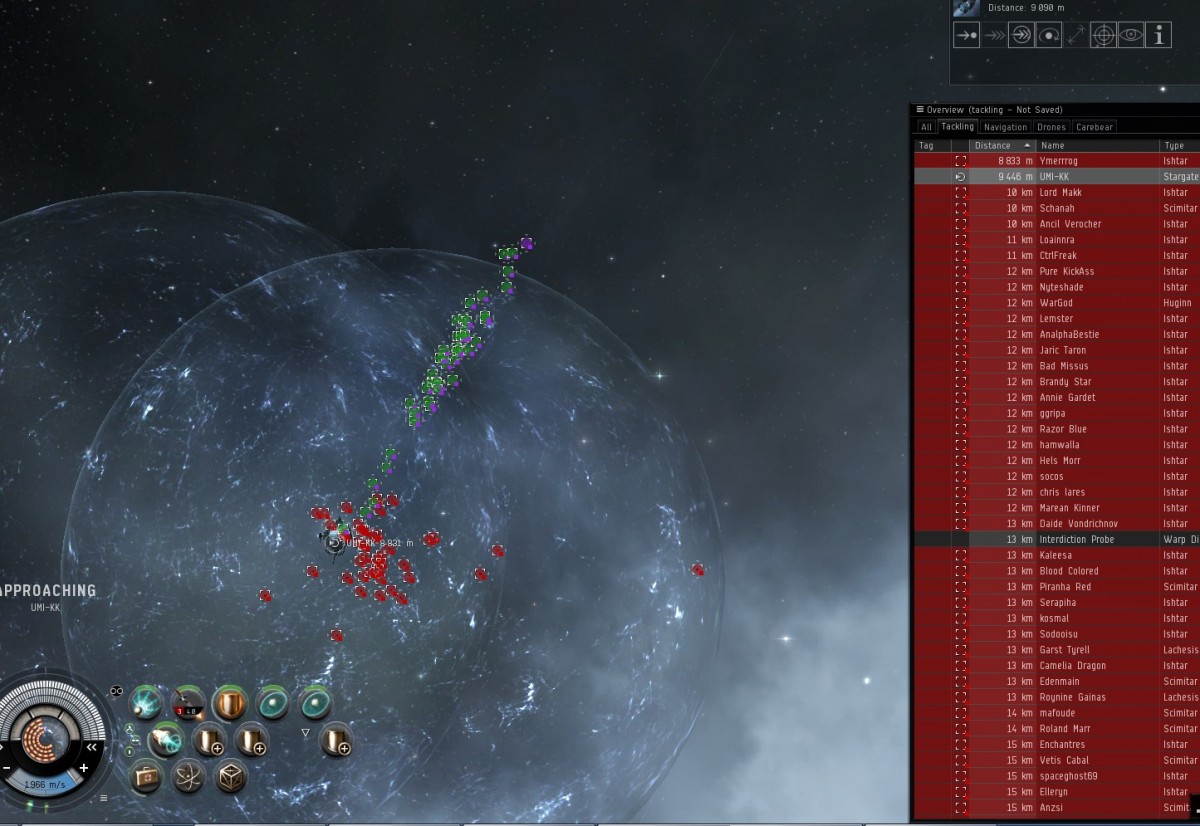Screen dimensions: 1200x826
Task: Activate the missile launcher module
Action: pyautogui.click(x=187, y=703)
